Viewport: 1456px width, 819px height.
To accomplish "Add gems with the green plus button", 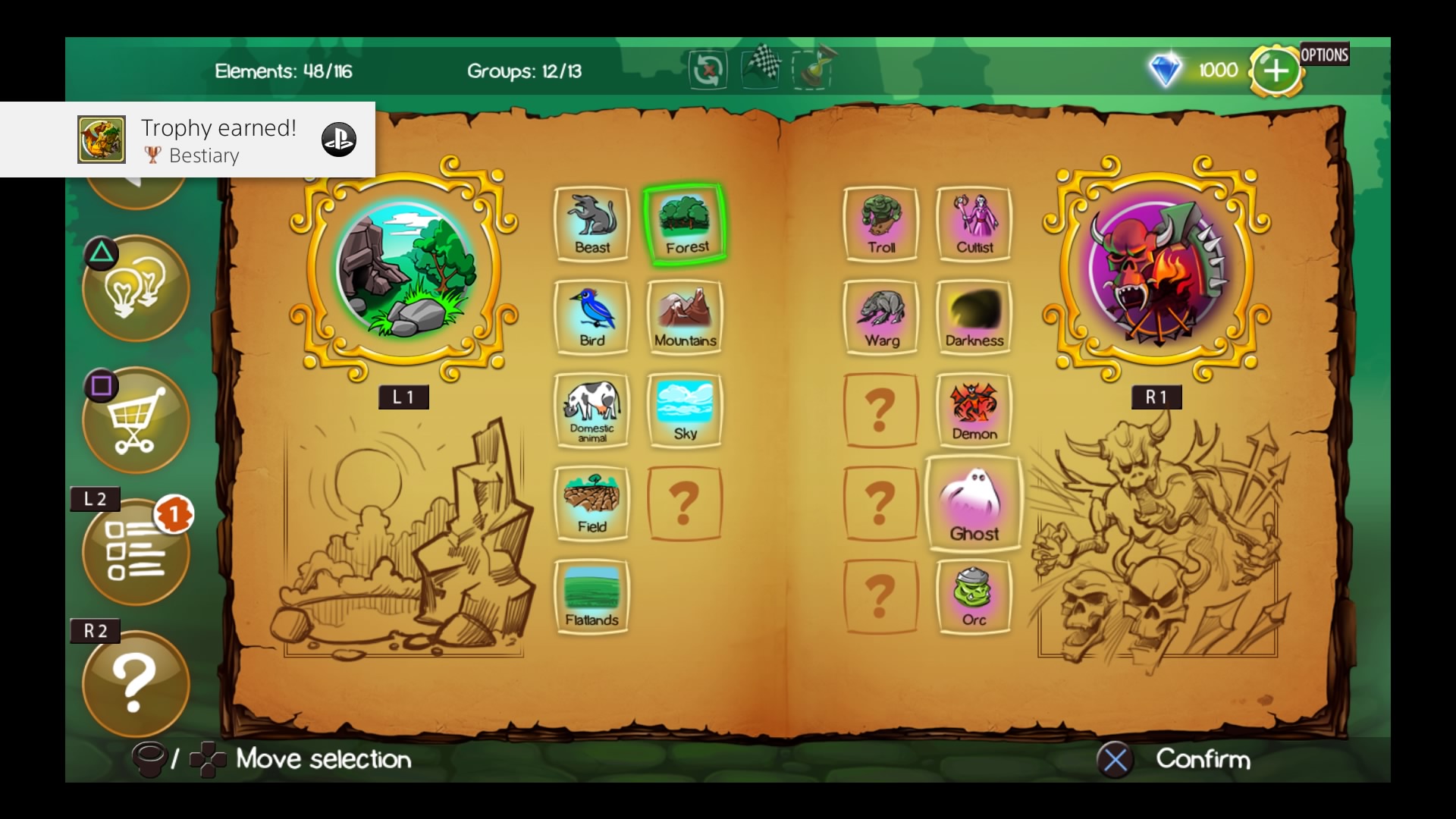I will (x=1276, y=71).
